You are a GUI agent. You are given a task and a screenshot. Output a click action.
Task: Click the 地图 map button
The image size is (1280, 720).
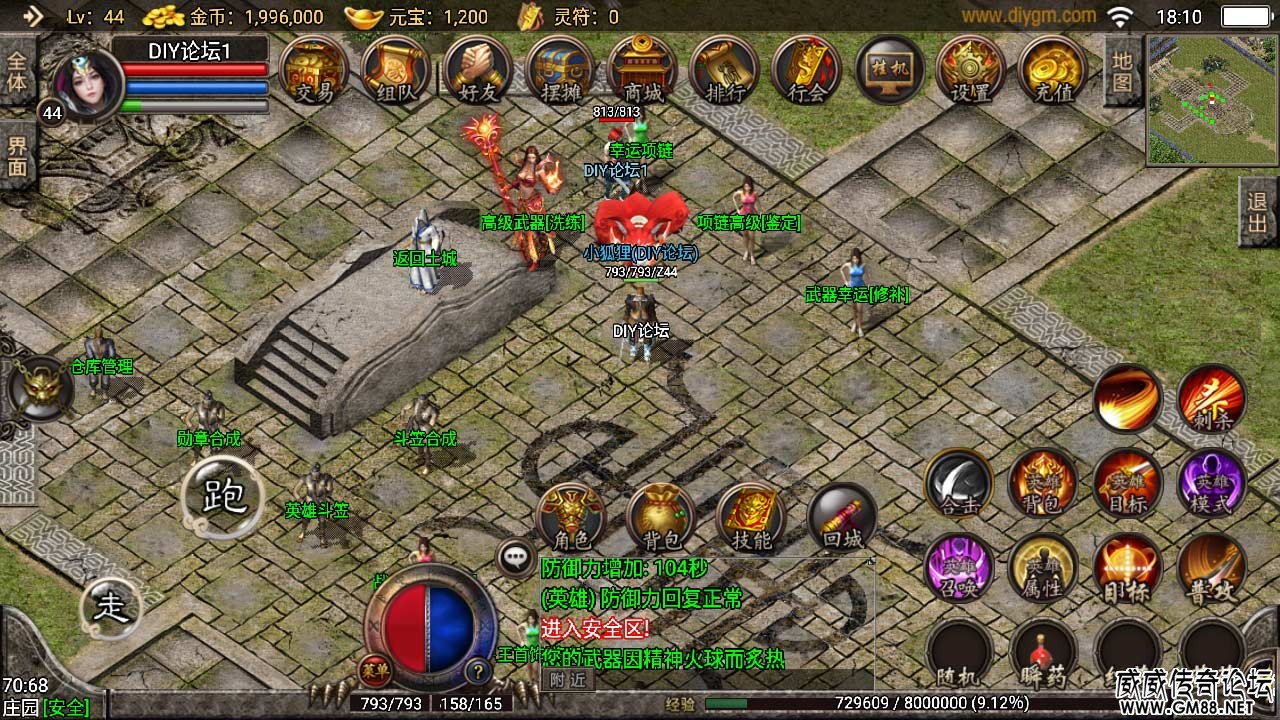[1123, 70]
